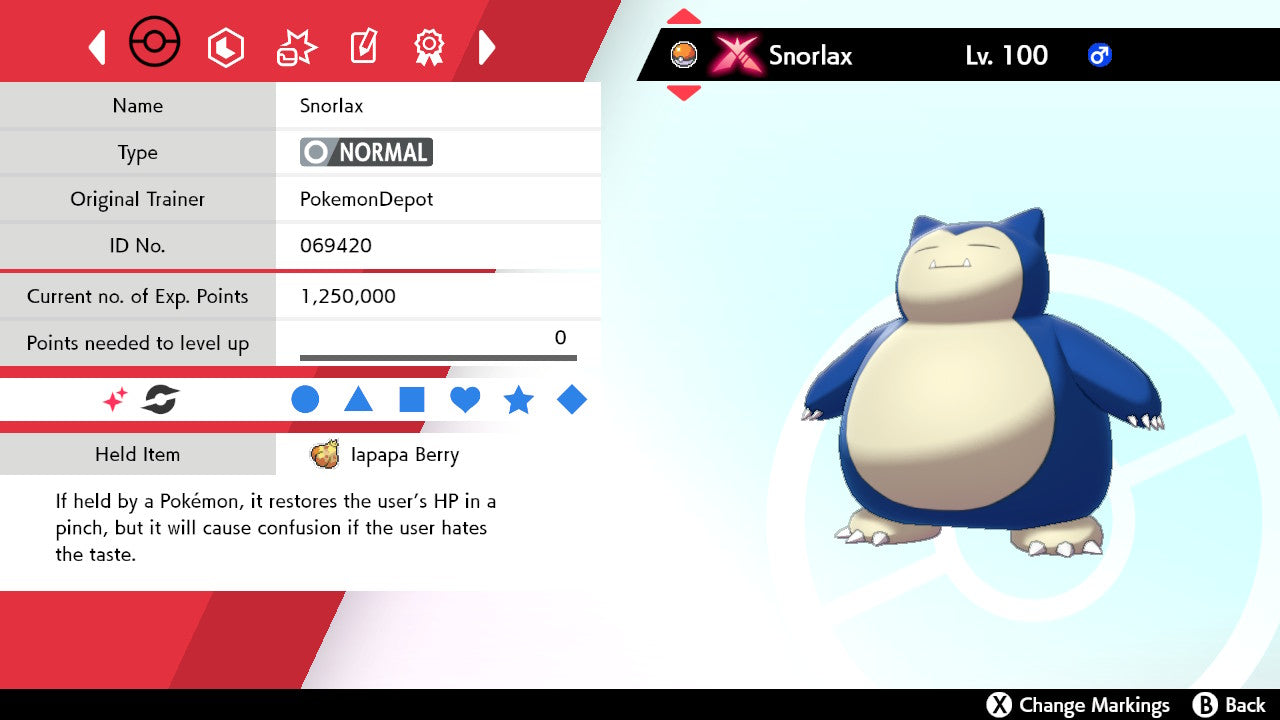This screenshot has width=1280, height=720.
Task: Toggle the diamond marking
Action: [572, 400]
